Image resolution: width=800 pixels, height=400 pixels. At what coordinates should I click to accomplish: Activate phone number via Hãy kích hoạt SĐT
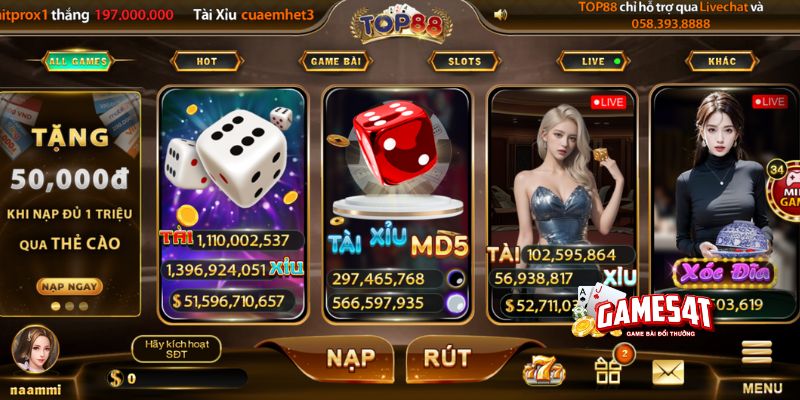[x=176, y=348]
